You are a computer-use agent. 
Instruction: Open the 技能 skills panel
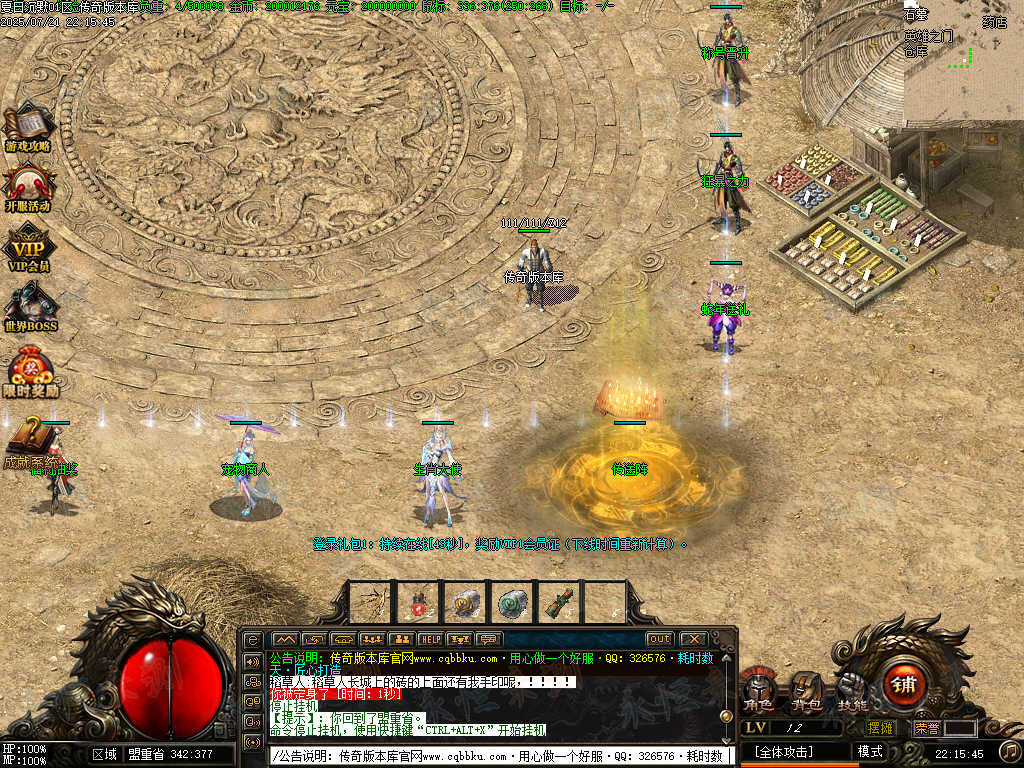point(852,689)
